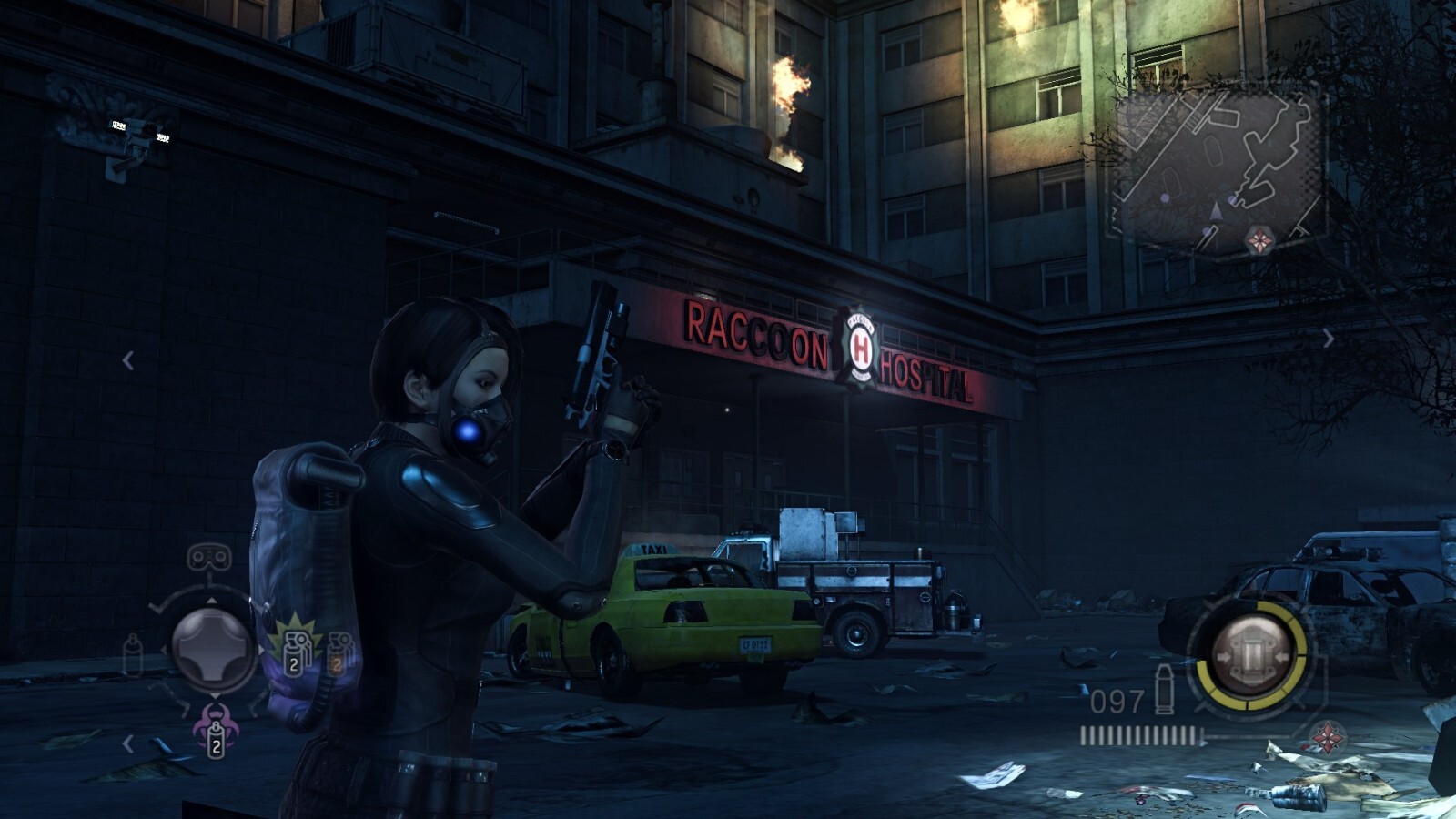This screenshot has height=819, width=1456.
Task: Click the red Umbrella logo beside ammo bar
Action: (1327, 736)
